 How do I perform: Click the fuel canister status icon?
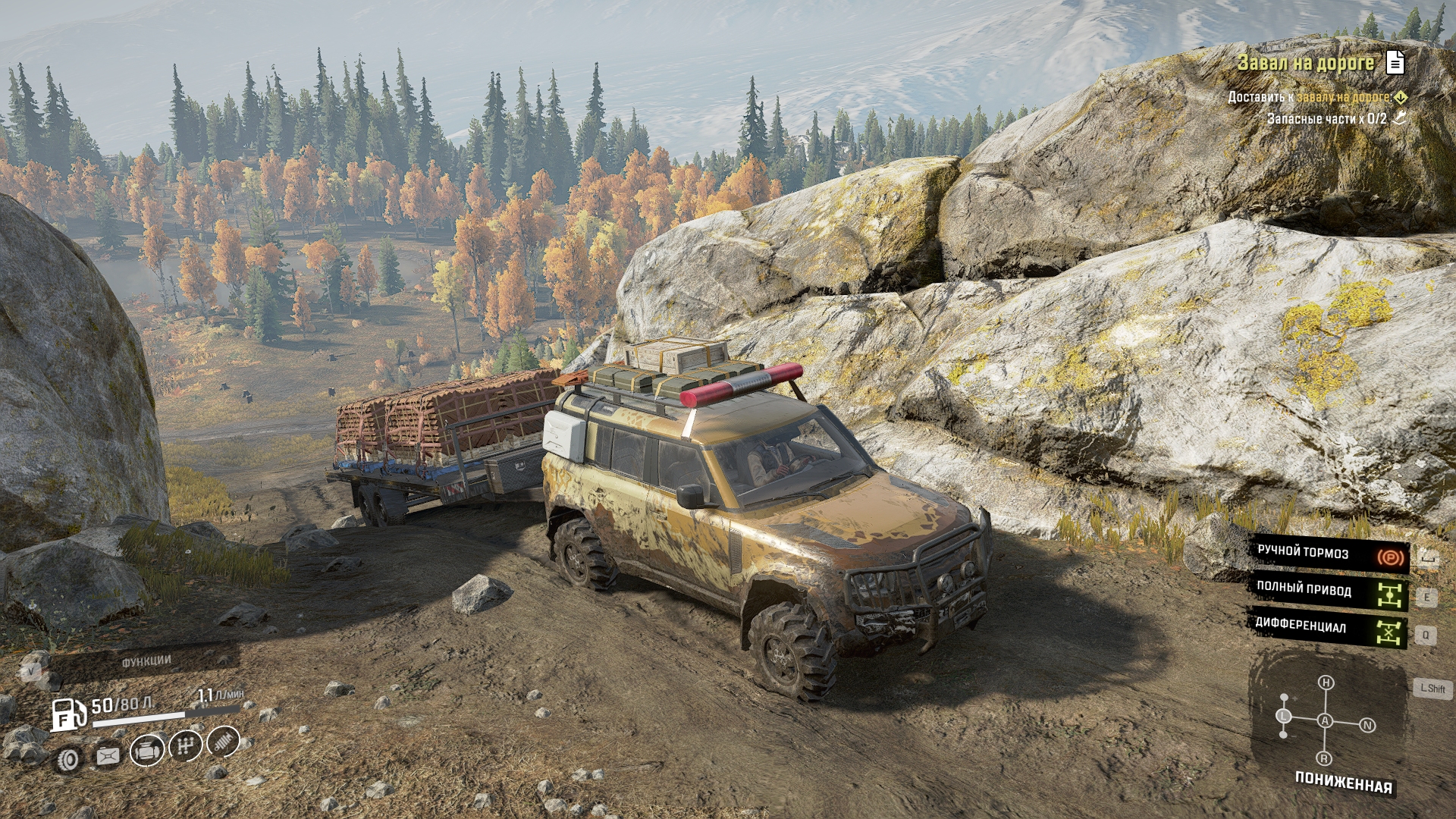(x=108, y=756)
